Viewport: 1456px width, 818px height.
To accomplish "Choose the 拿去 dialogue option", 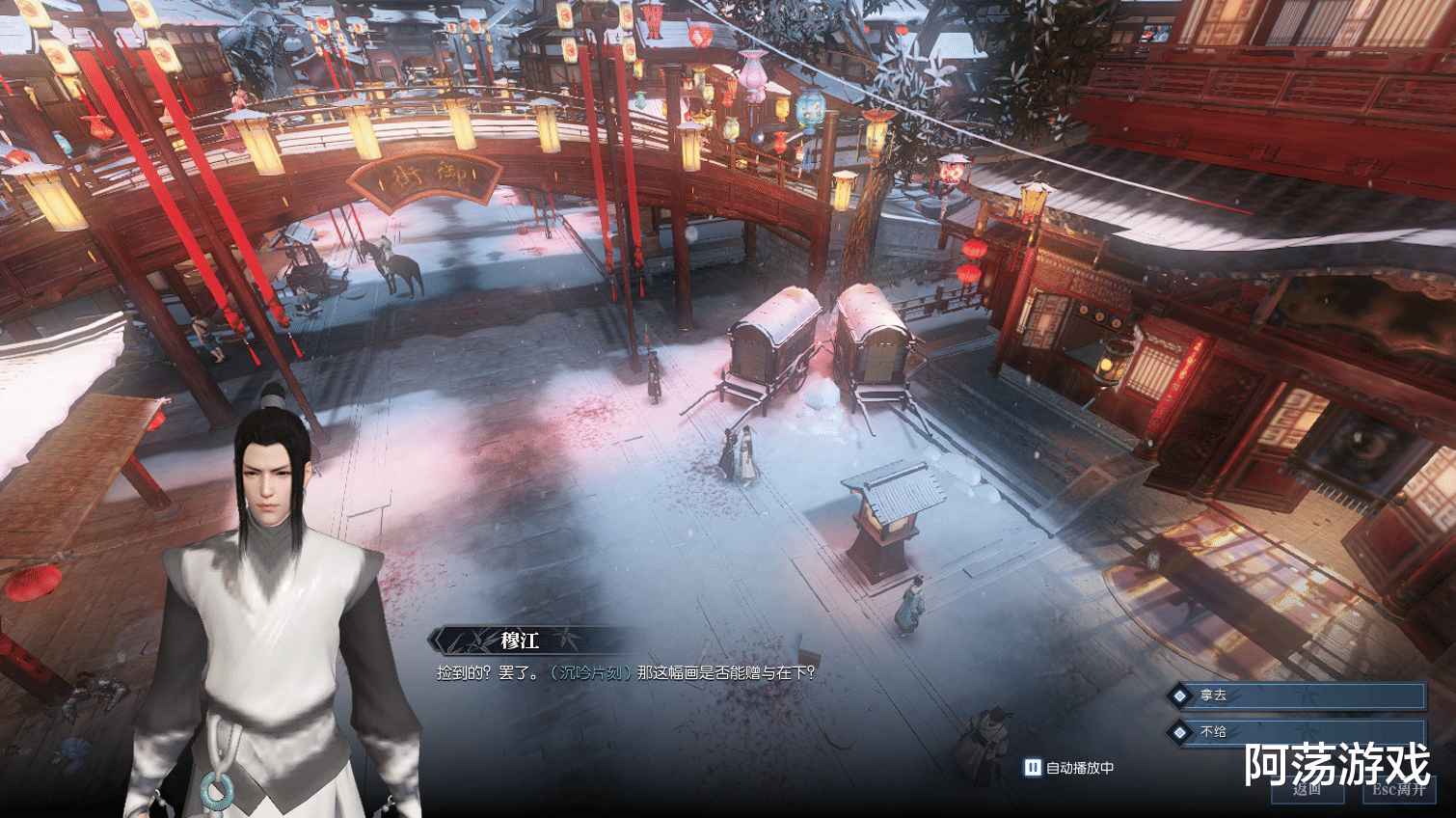I will [1296, 695].
